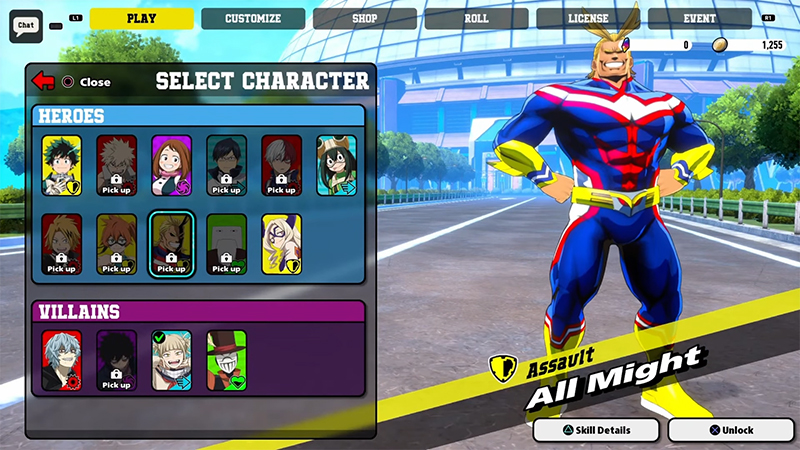This screenshot has height=450, width=800.
Task: Choose Himiko Toga villain portrait
Action: click(x=171, y=360)
